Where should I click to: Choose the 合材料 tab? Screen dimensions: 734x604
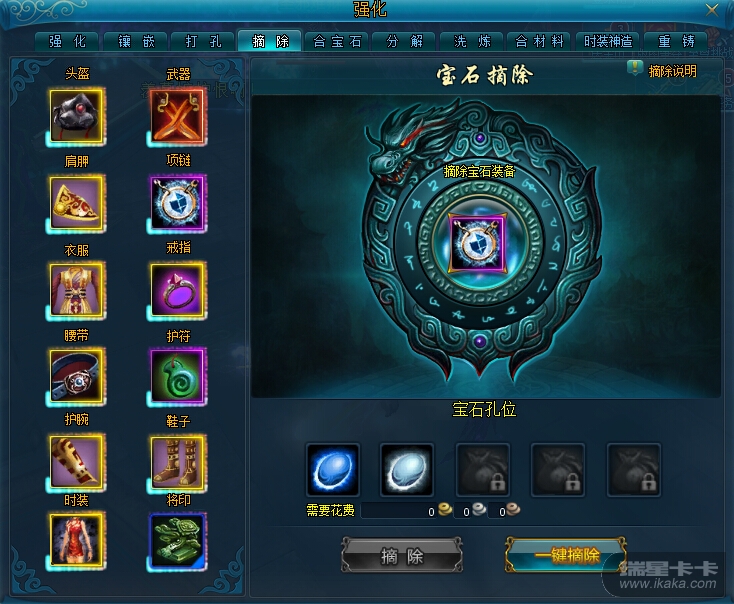click(x=540, y=41)
